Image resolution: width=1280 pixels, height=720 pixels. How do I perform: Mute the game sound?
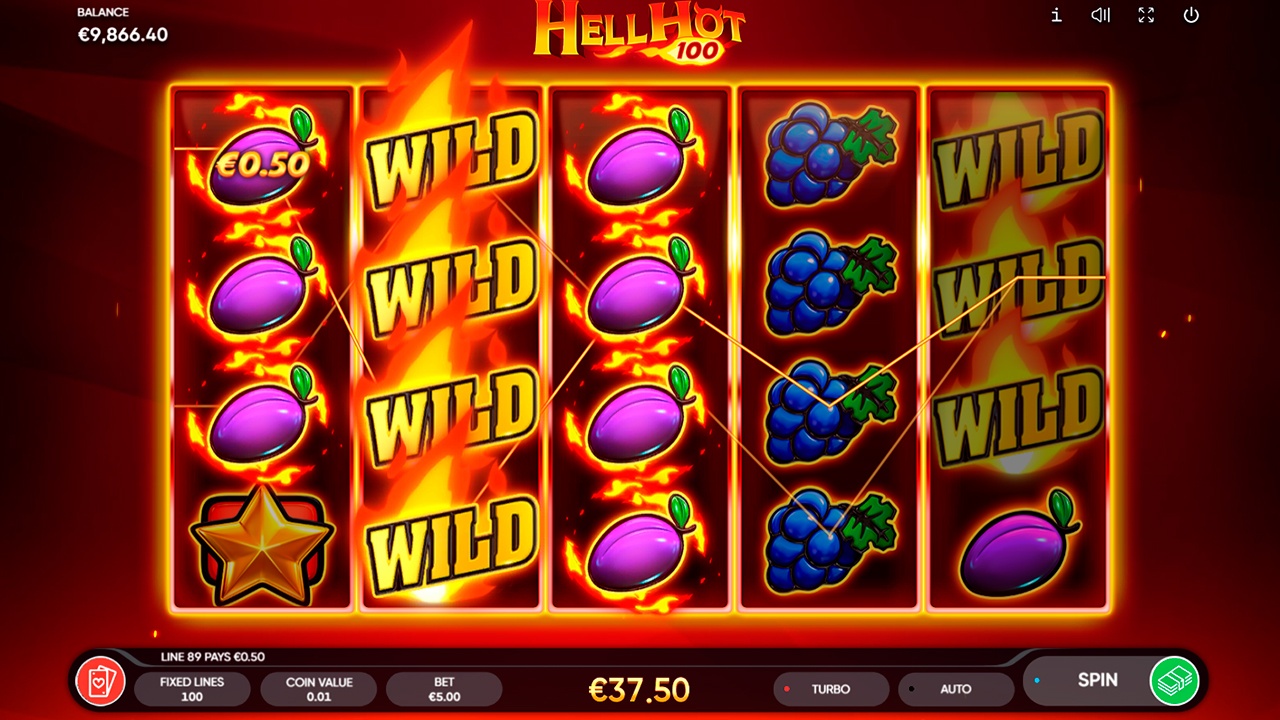click(1101, 15)
